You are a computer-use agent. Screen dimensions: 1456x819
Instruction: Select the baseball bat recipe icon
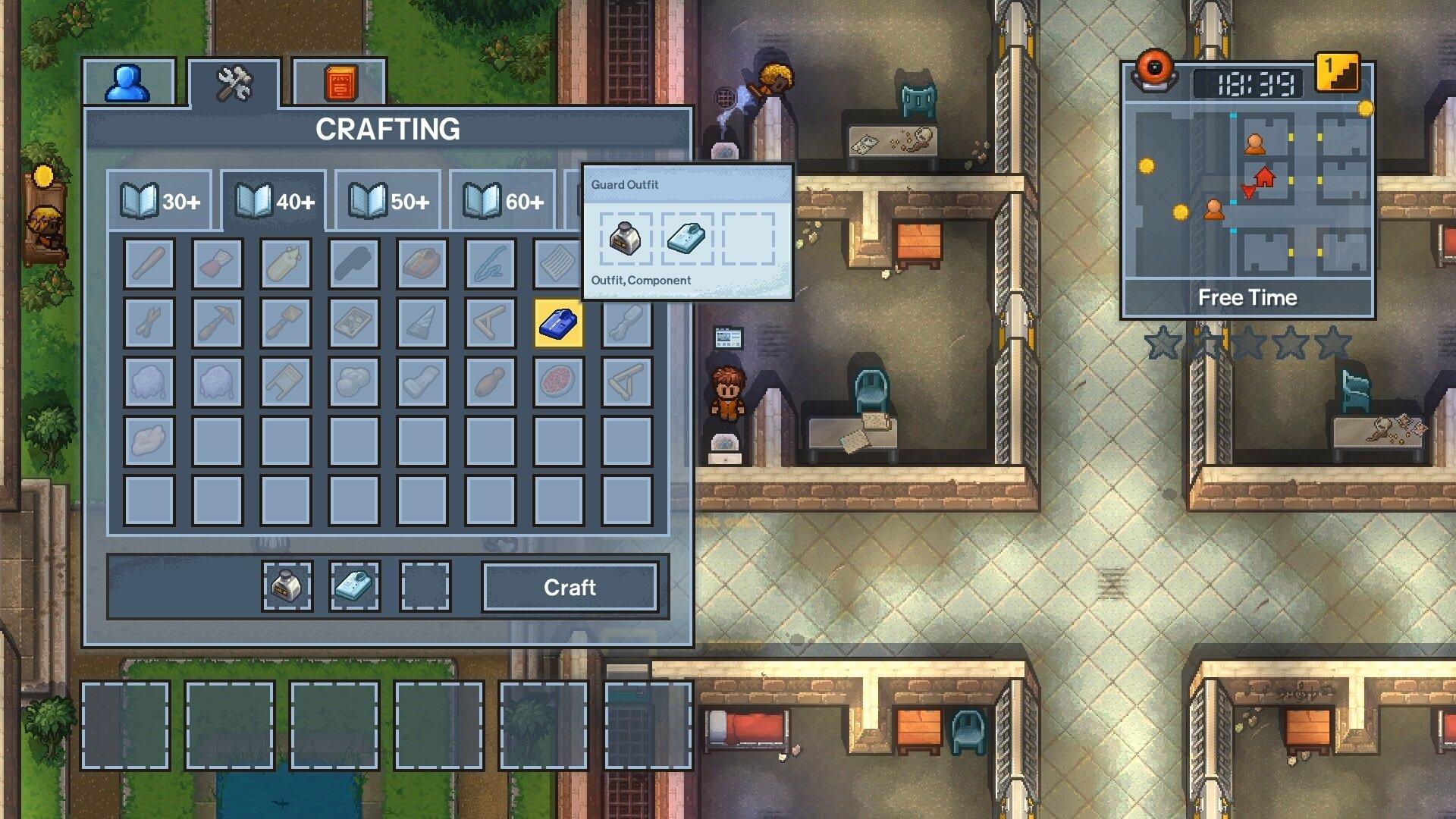coord(149,264)
